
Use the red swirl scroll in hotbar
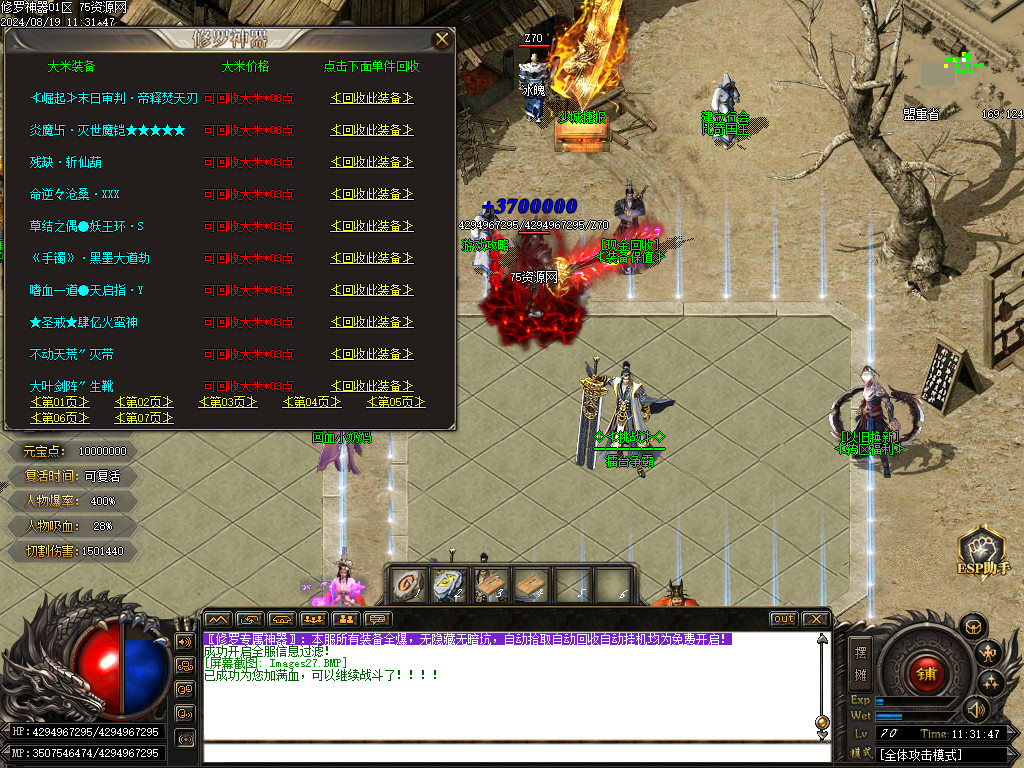tap(408, 585)
